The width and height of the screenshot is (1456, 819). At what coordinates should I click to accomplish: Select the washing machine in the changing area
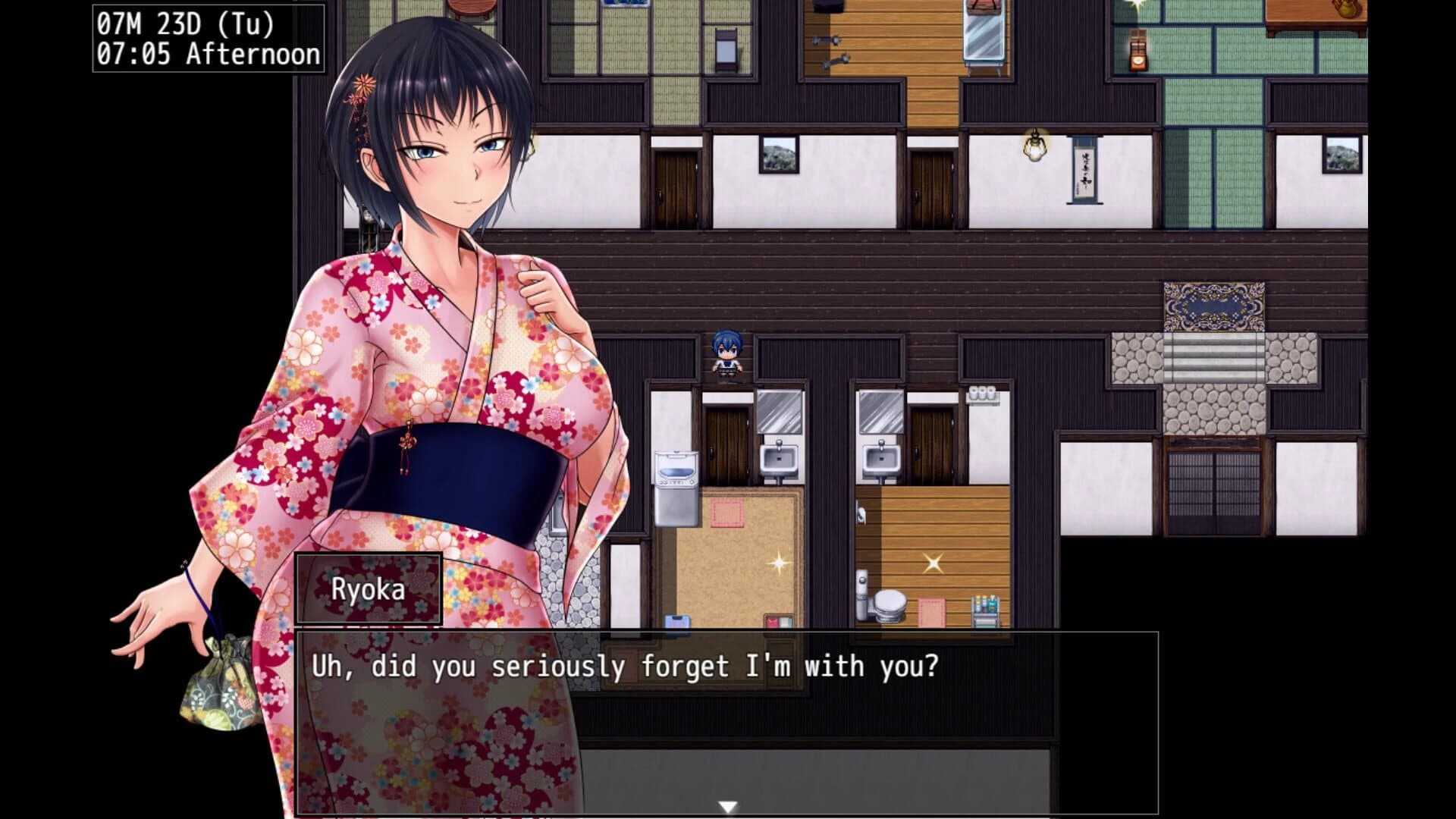point(675,485)
